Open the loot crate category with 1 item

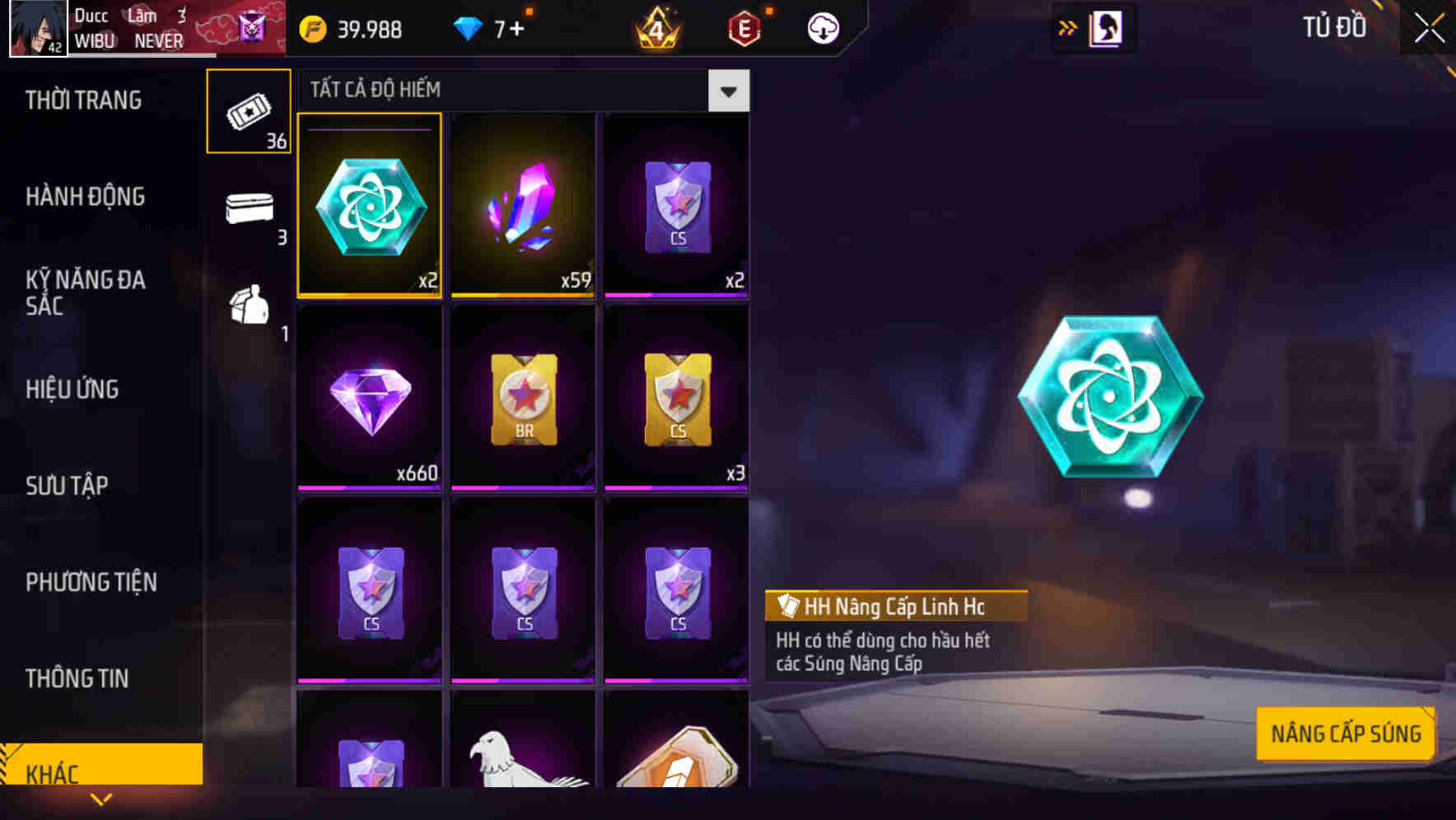pyautogui.click(x=250, y=309)
